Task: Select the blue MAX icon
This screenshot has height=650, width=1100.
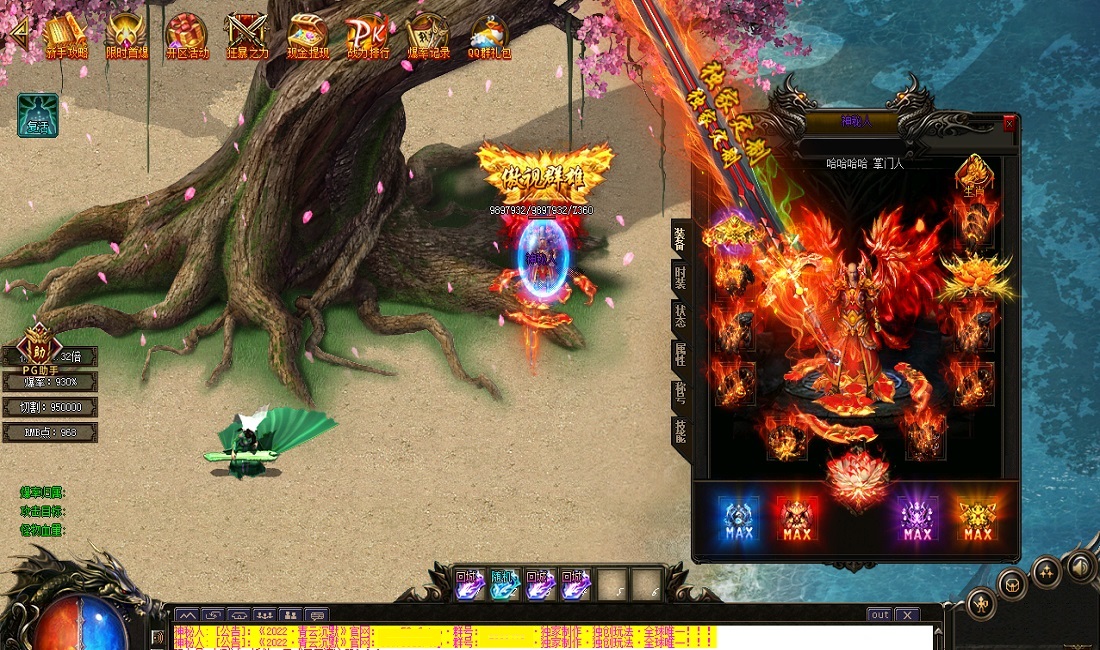Action: pyautogui.click(x=738, y=519)
